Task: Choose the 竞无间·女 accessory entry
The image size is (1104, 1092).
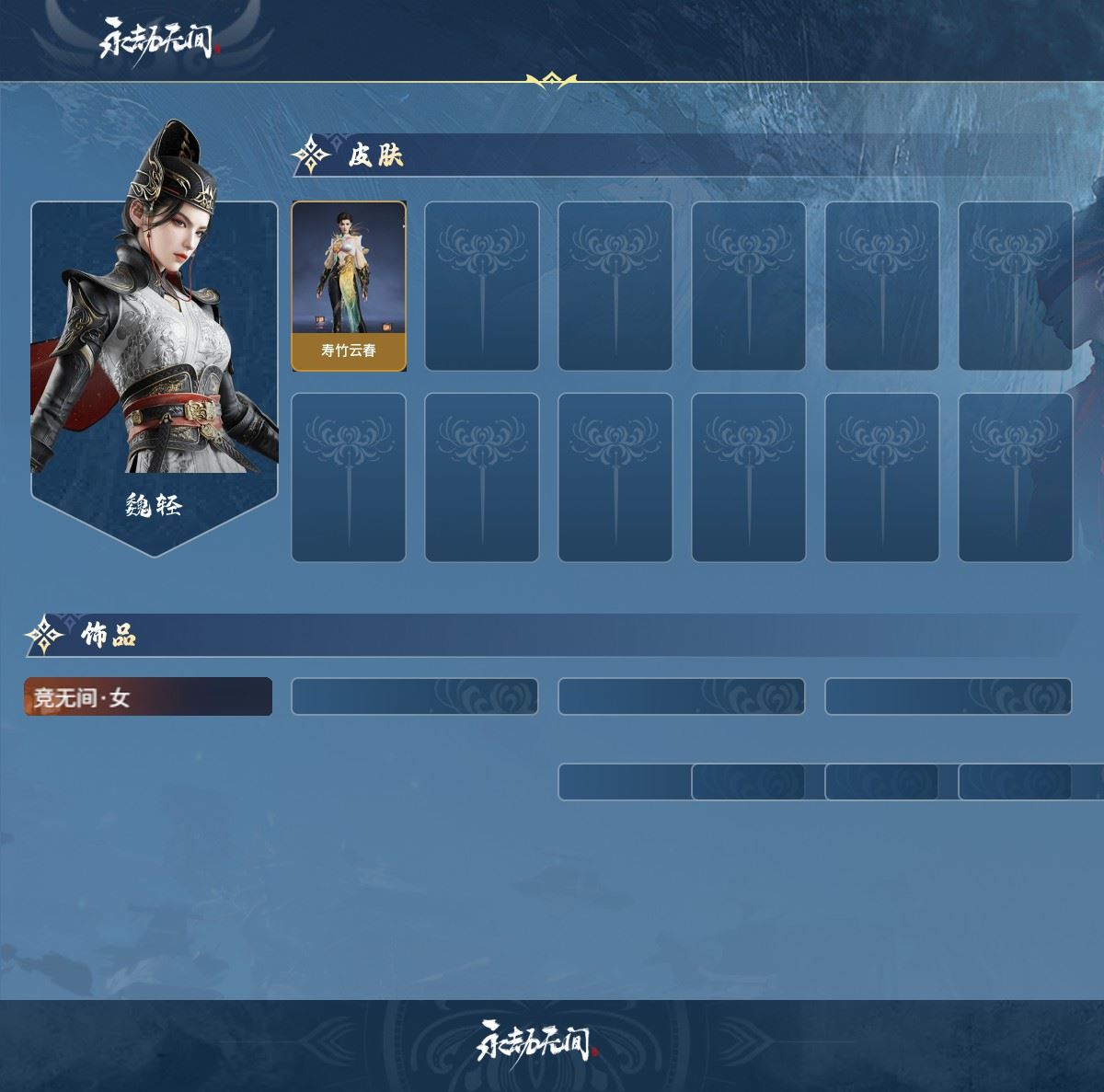Action: [x=148, y=697]
